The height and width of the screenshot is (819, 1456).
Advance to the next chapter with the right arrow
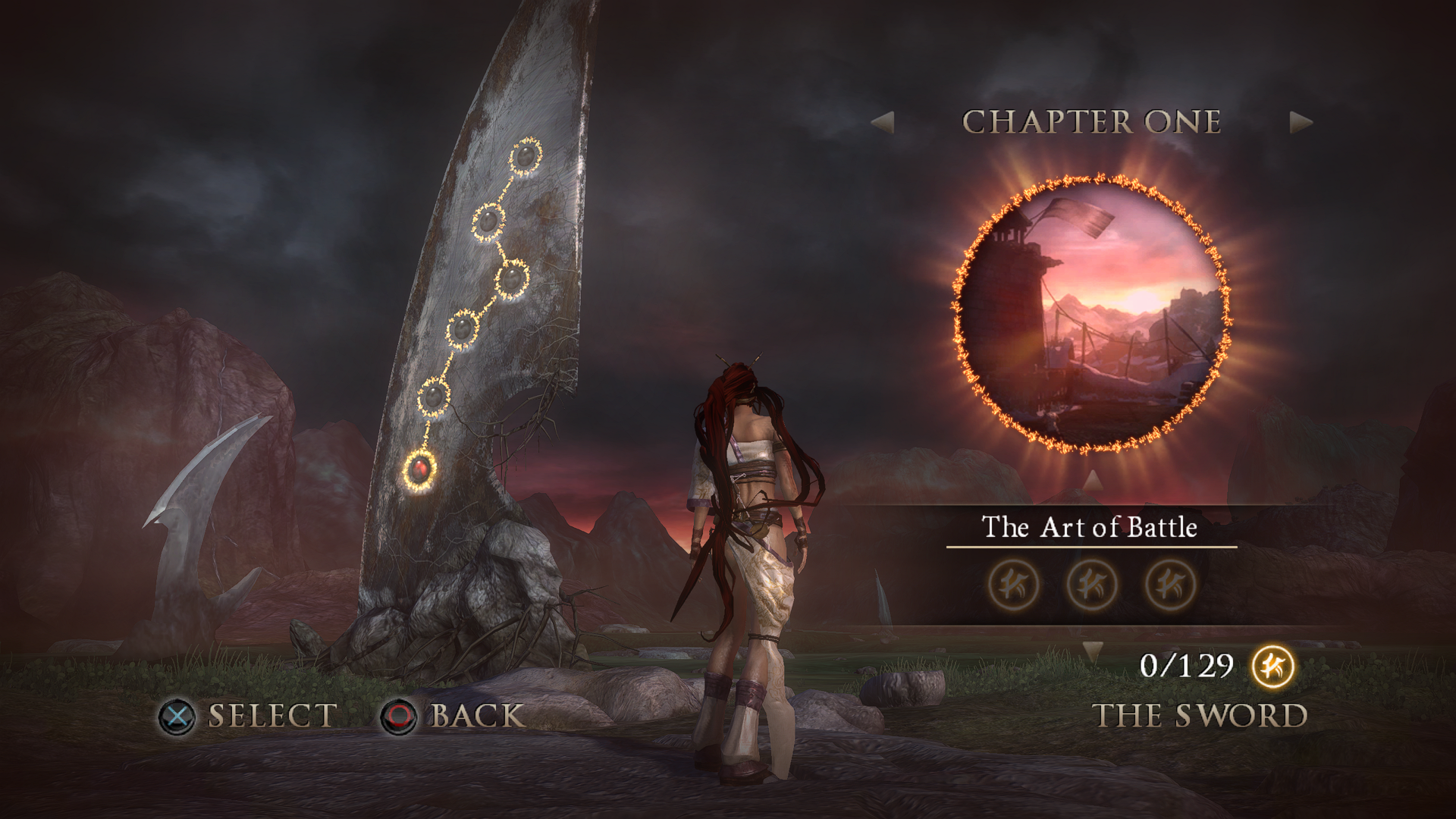point(1300,122)
